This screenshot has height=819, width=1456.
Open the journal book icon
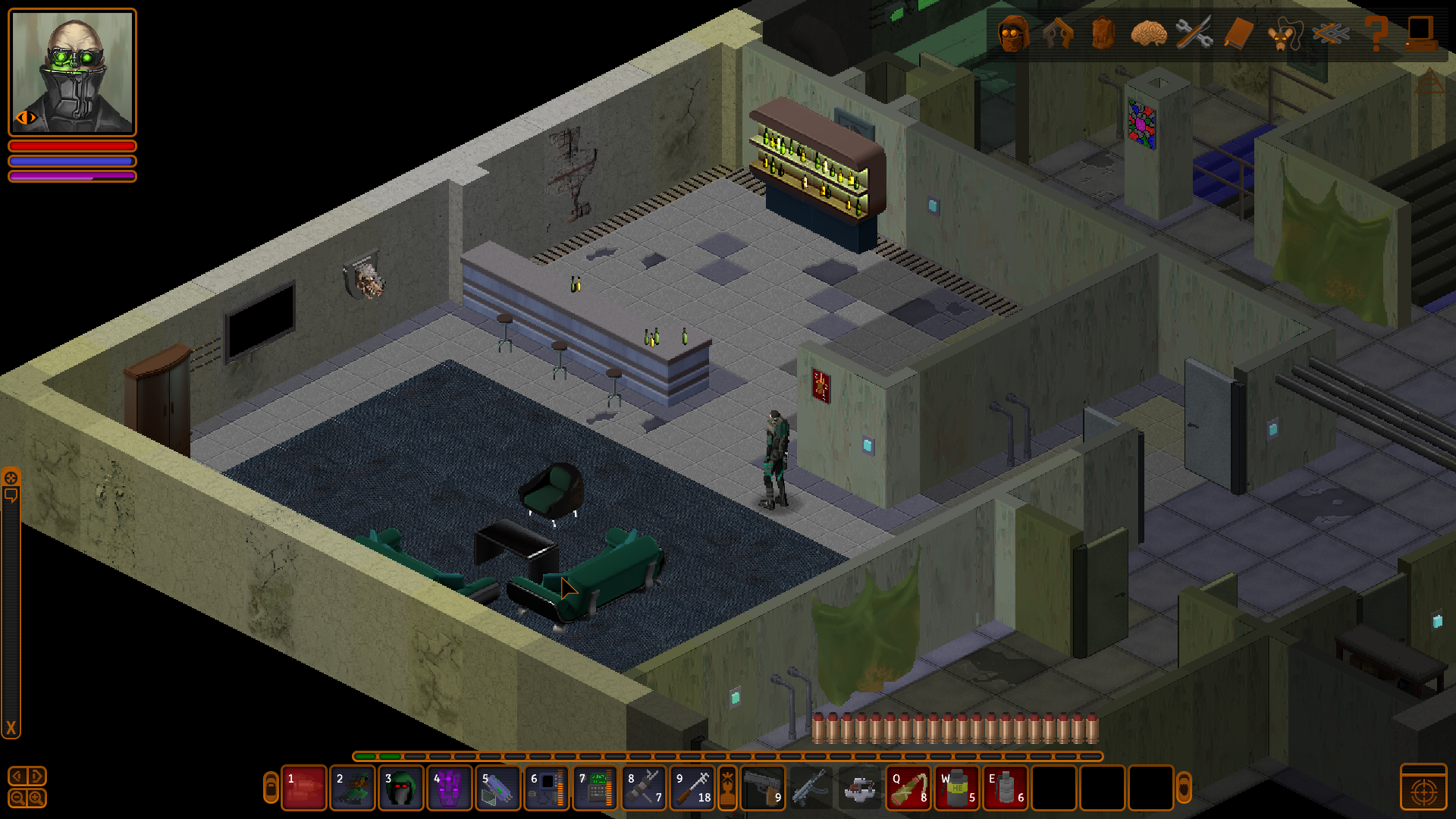(1238, 34)
